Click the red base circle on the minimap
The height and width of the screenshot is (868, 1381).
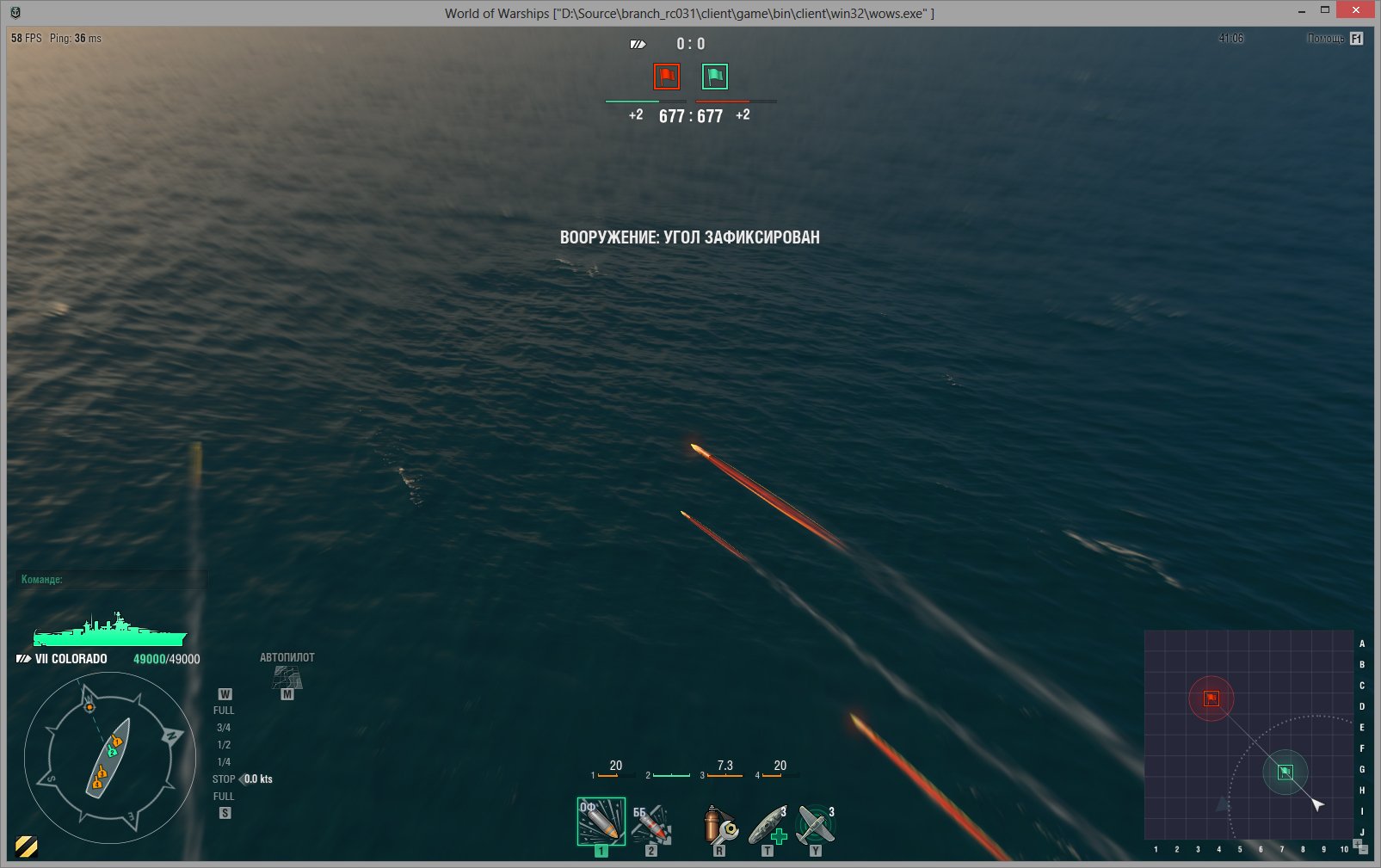coord(1212,699)
